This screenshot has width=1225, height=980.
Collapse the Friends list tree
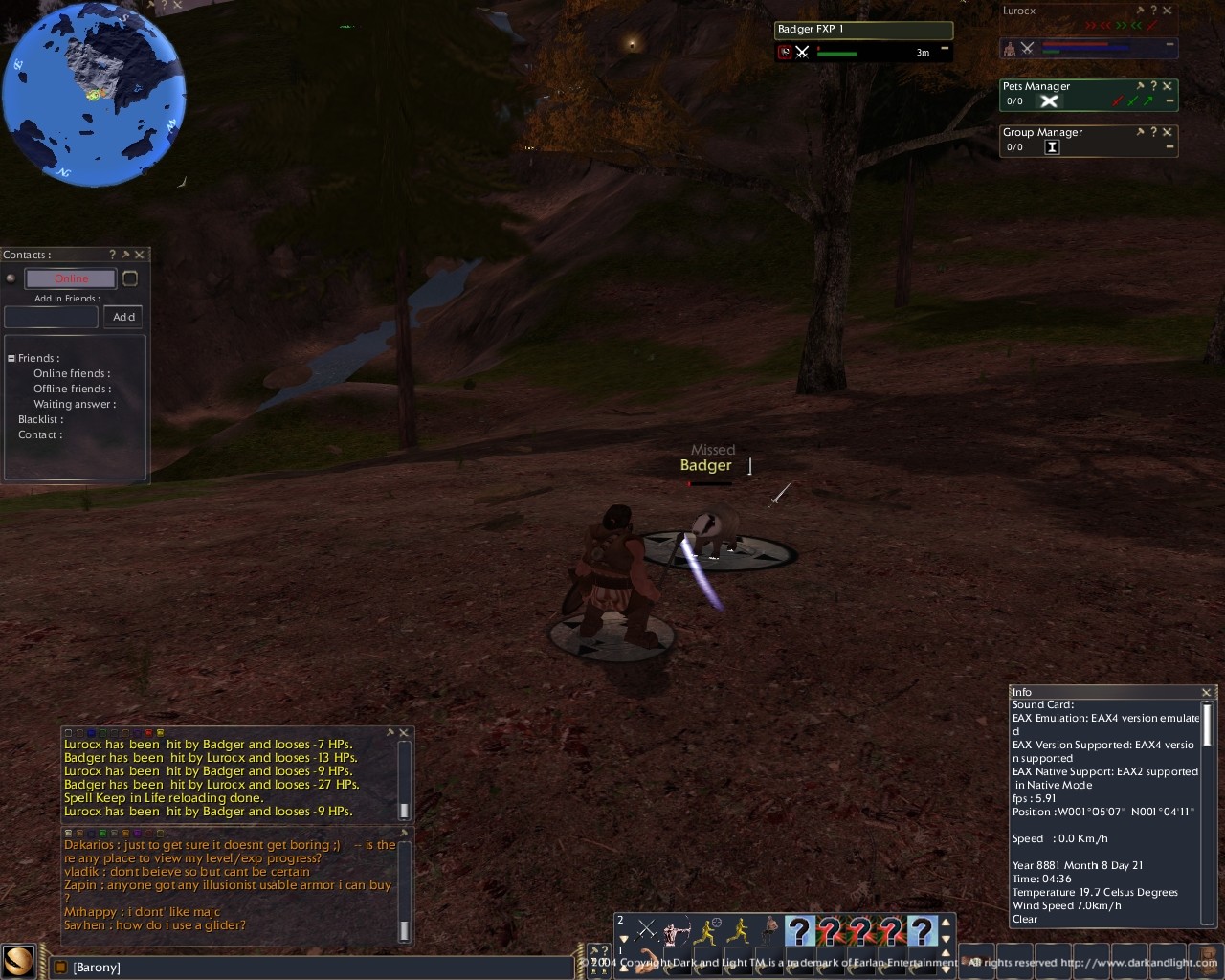click(11, 358)
